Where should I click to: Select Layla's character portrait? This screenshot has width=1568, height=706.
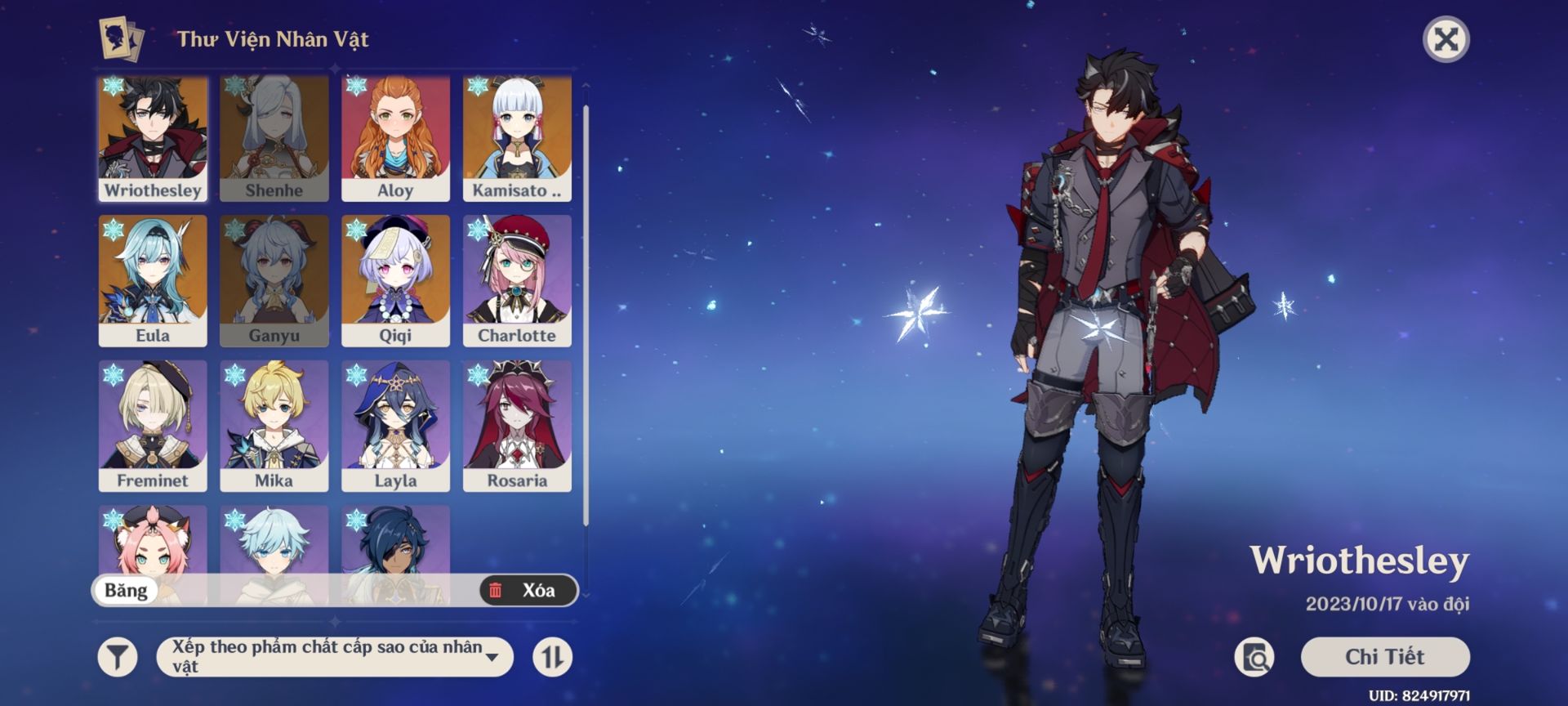(x=395, y=426)
